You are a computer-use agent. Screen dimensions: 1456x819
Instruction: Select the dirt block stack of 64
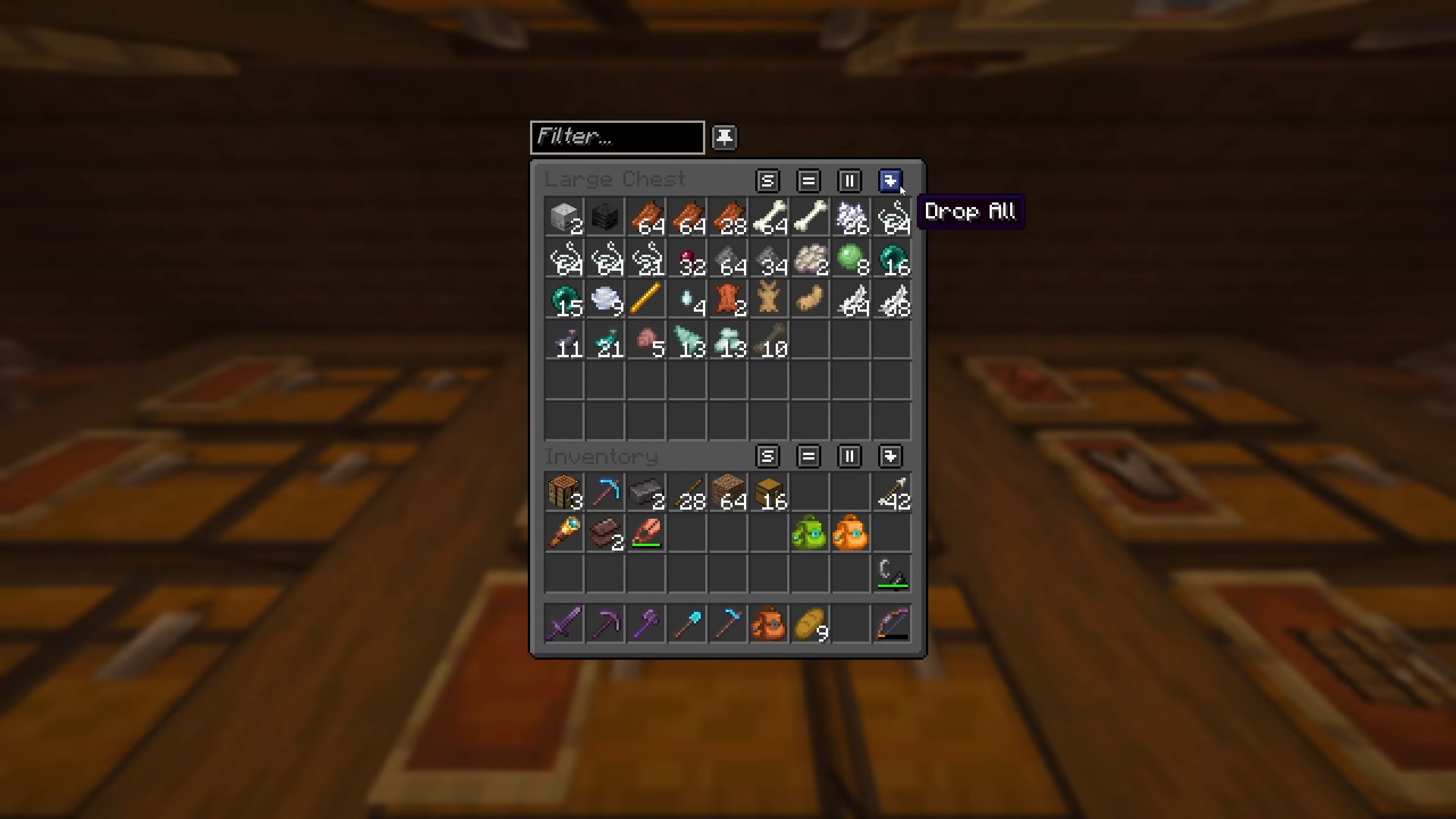[x=727, y=493]
